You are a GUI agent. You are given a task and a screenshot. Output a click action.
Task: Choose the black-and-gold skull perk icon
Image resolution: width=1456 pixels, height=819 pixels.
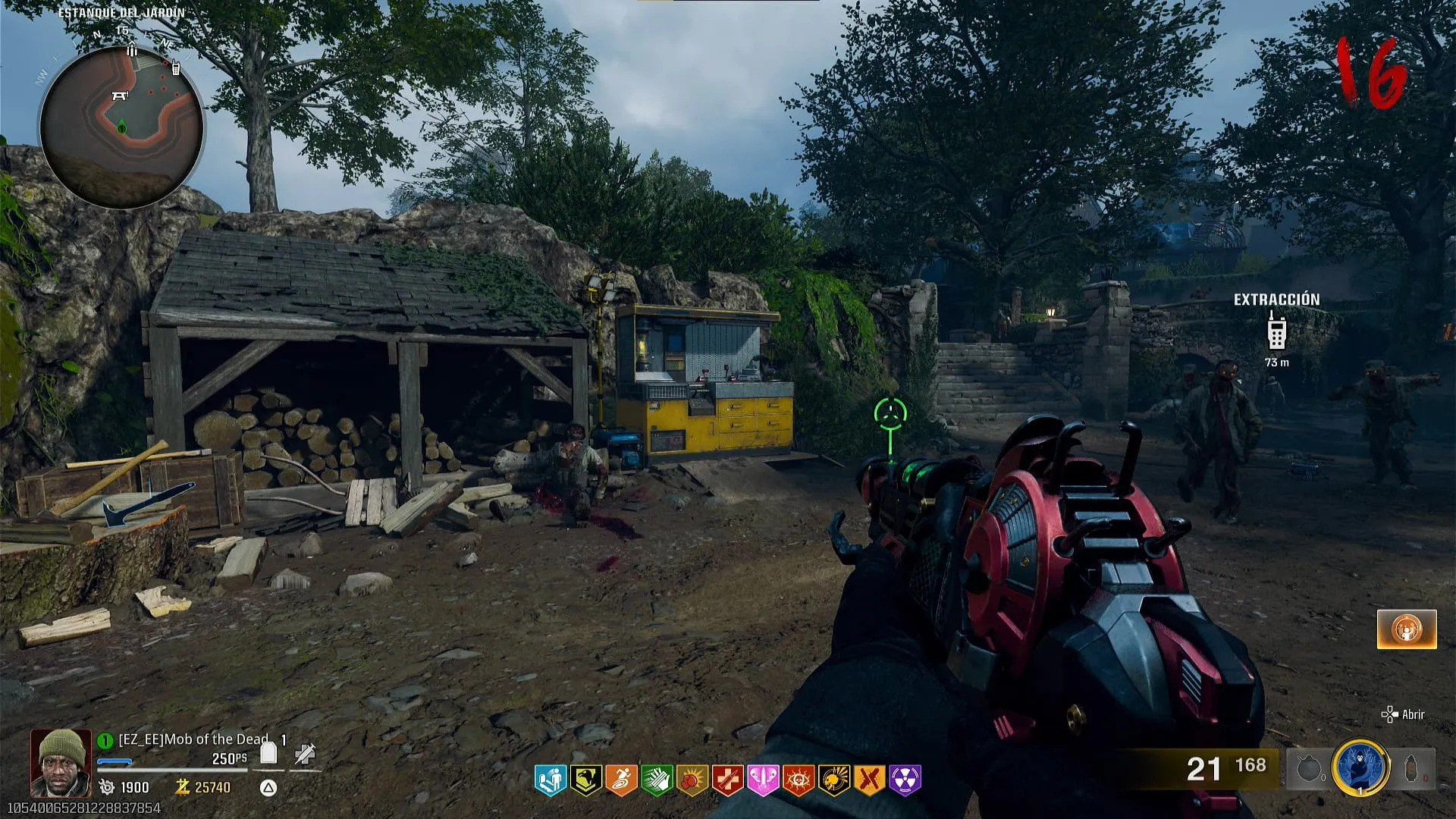(834, 780)
